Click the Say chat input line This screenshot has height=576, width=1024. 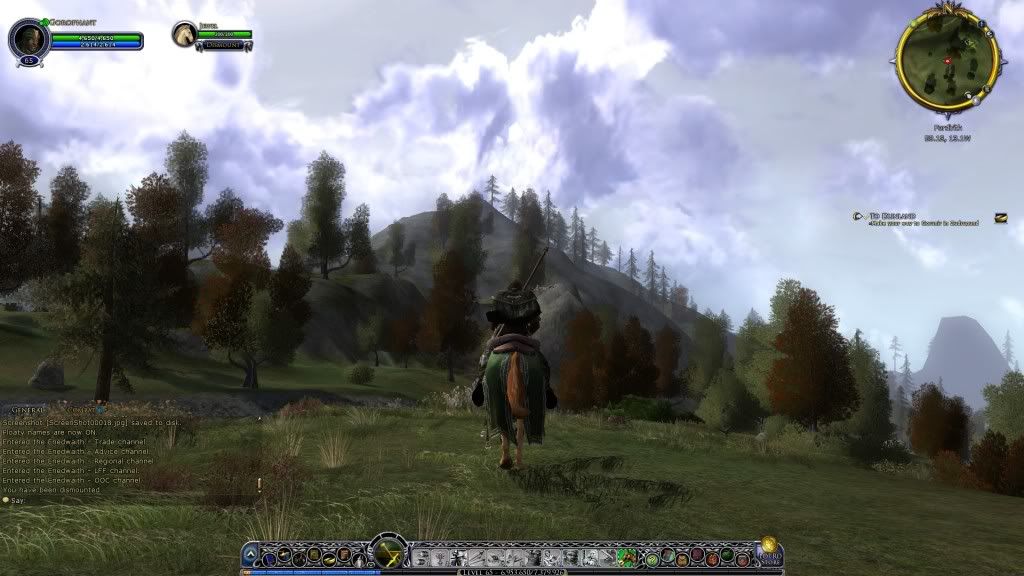click(x=60, y=499)
